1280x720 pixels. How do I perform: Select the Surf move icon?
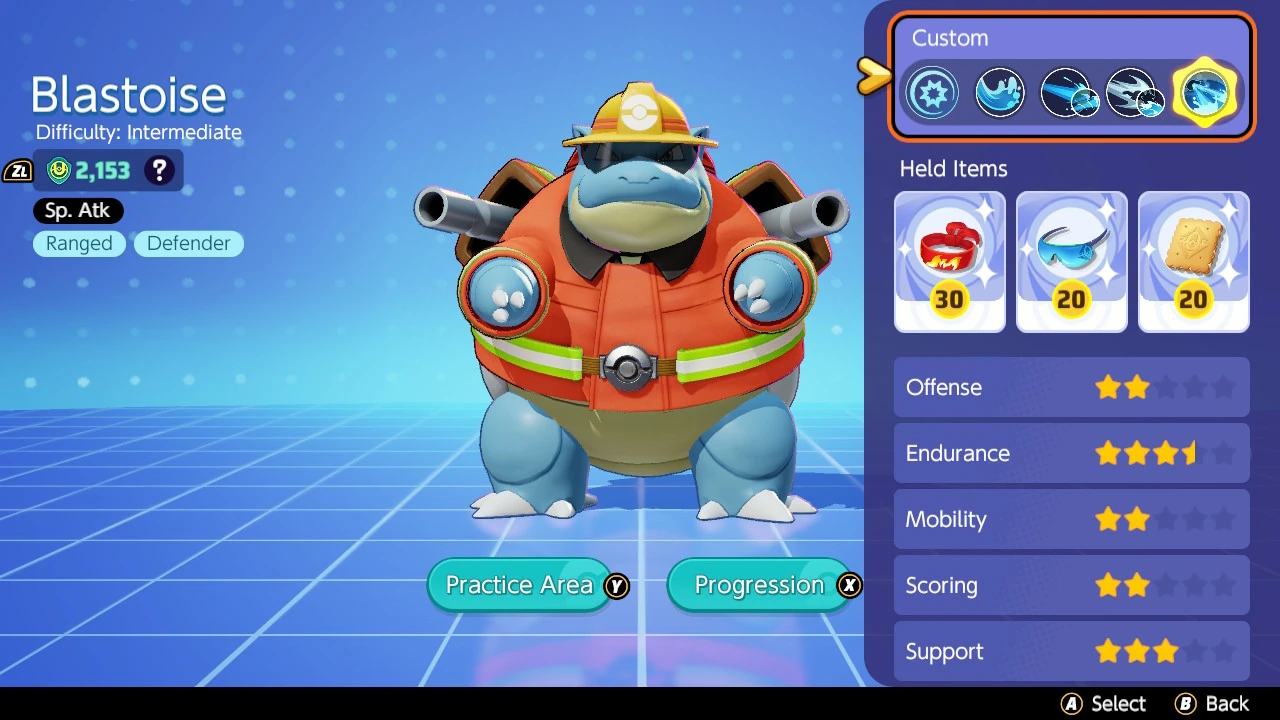[999, 92]
